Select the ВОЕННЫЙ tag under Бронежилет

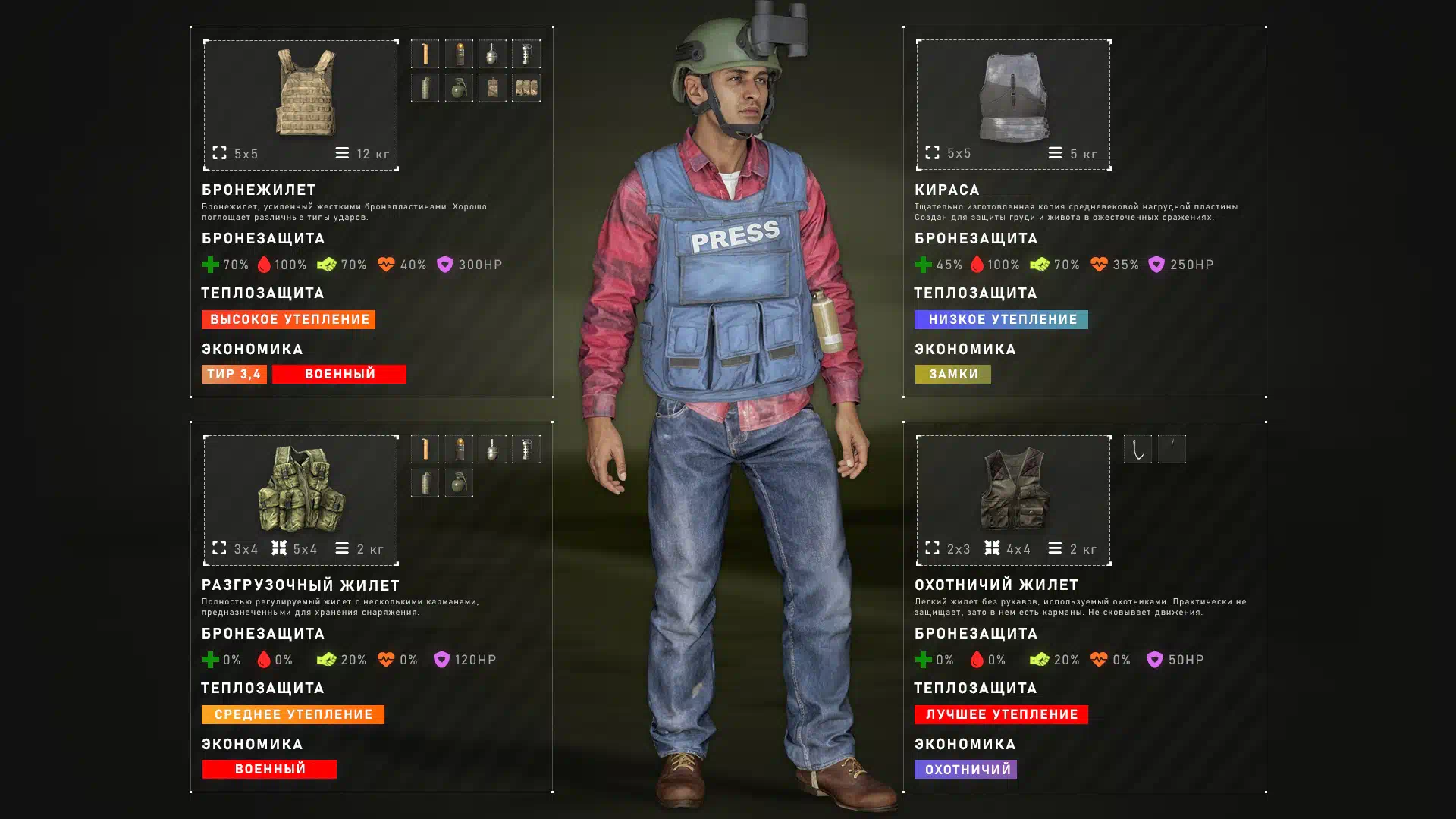(x=339, y=375)
